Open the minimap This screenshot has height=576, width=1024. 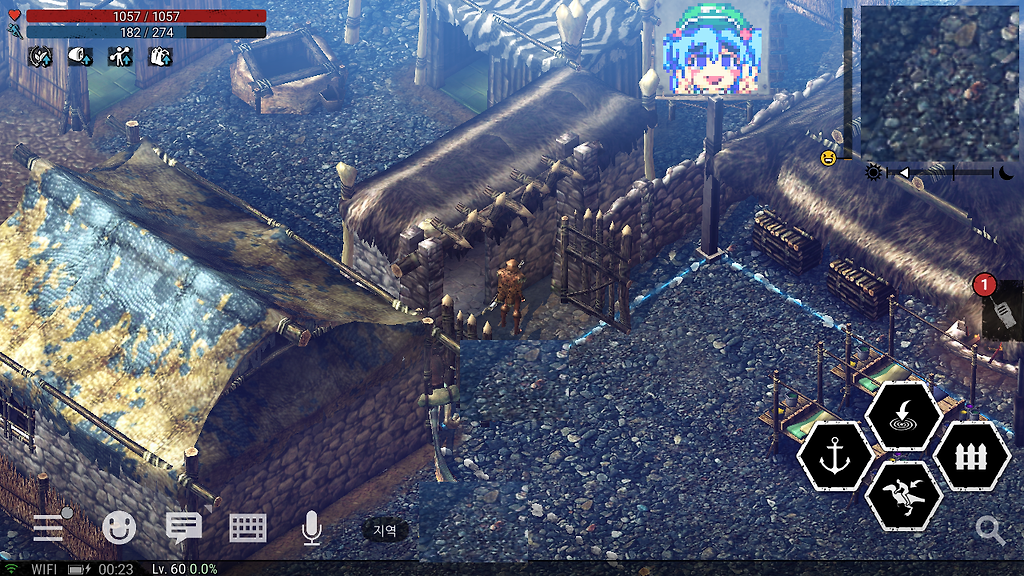(938, 82)
